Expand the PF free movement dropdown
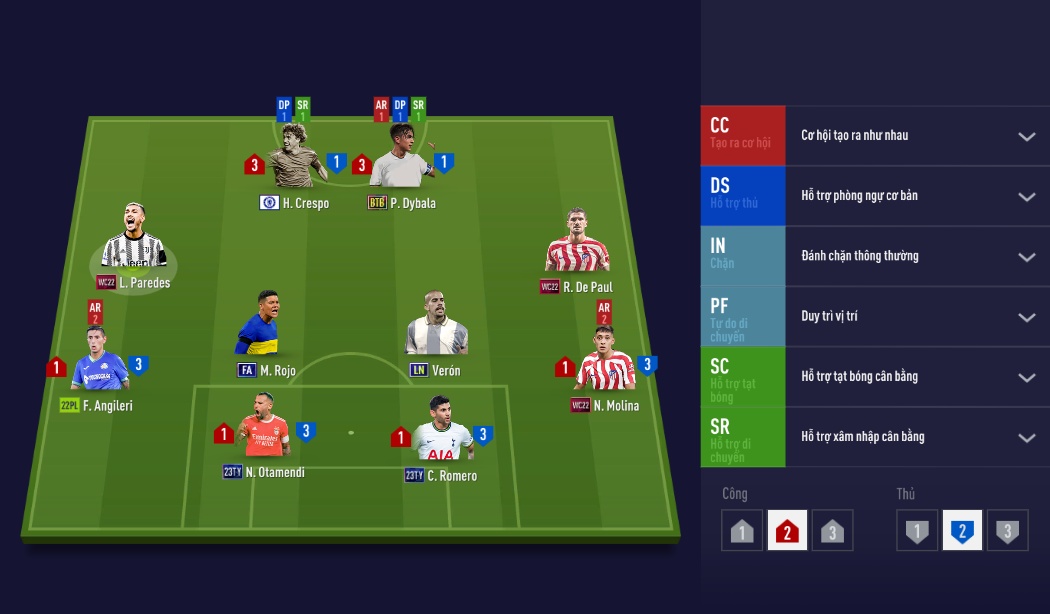 pos(1026,317)
